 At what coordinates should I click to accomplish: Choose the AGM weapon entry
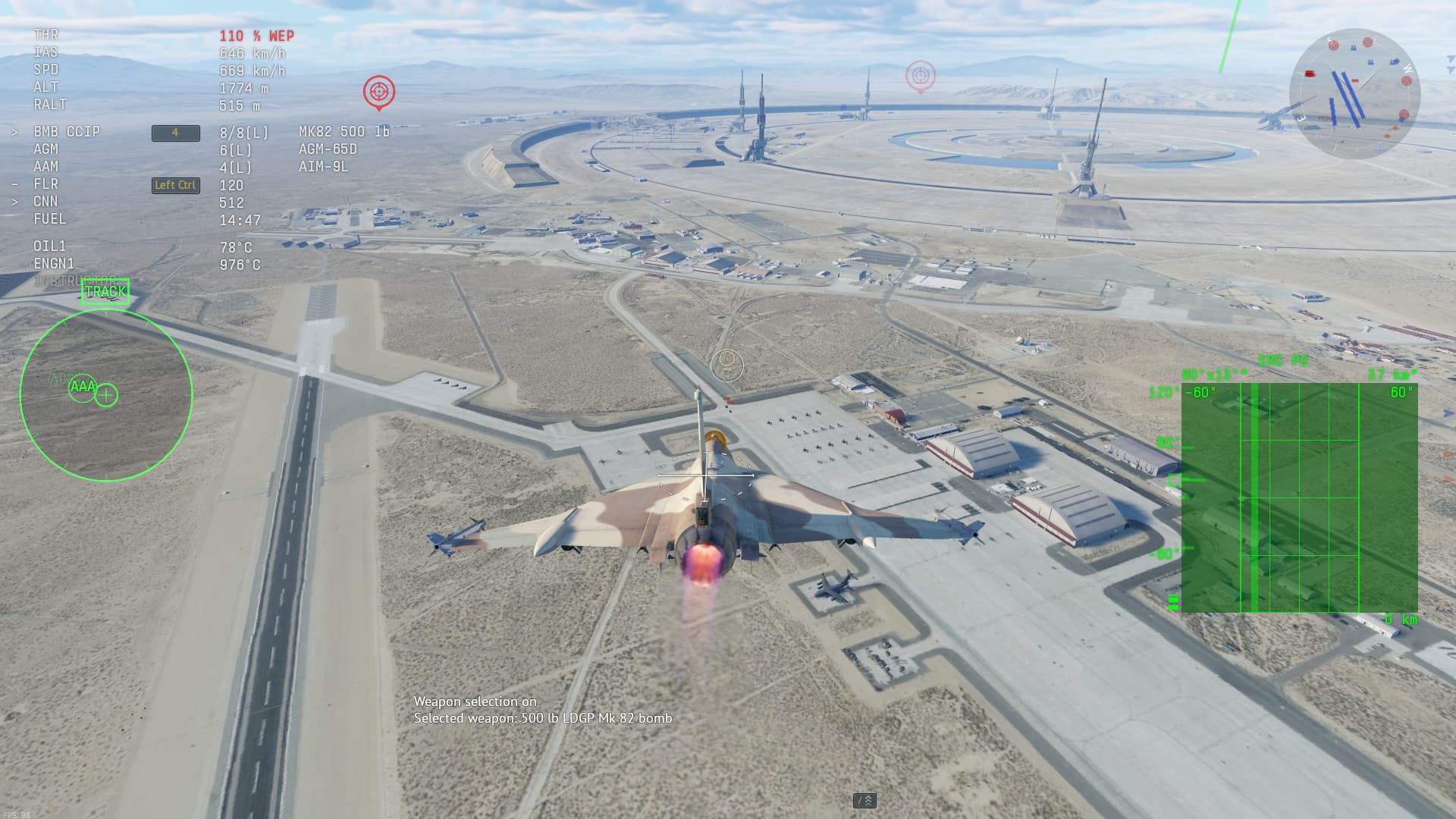click(x=45, y=149)
